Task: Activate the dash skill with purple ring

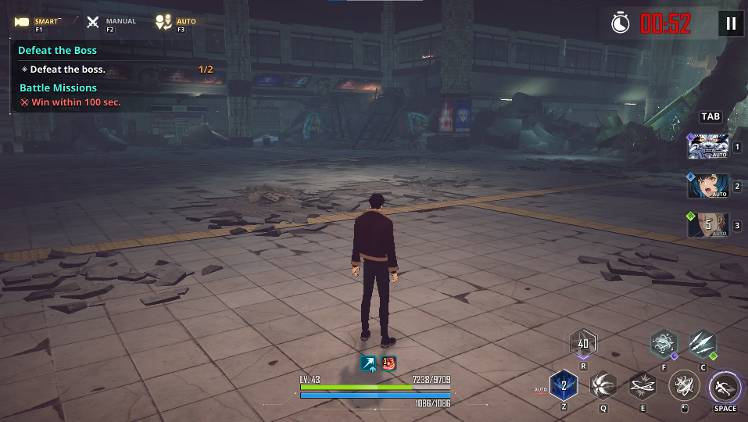Action: point(724,385)
